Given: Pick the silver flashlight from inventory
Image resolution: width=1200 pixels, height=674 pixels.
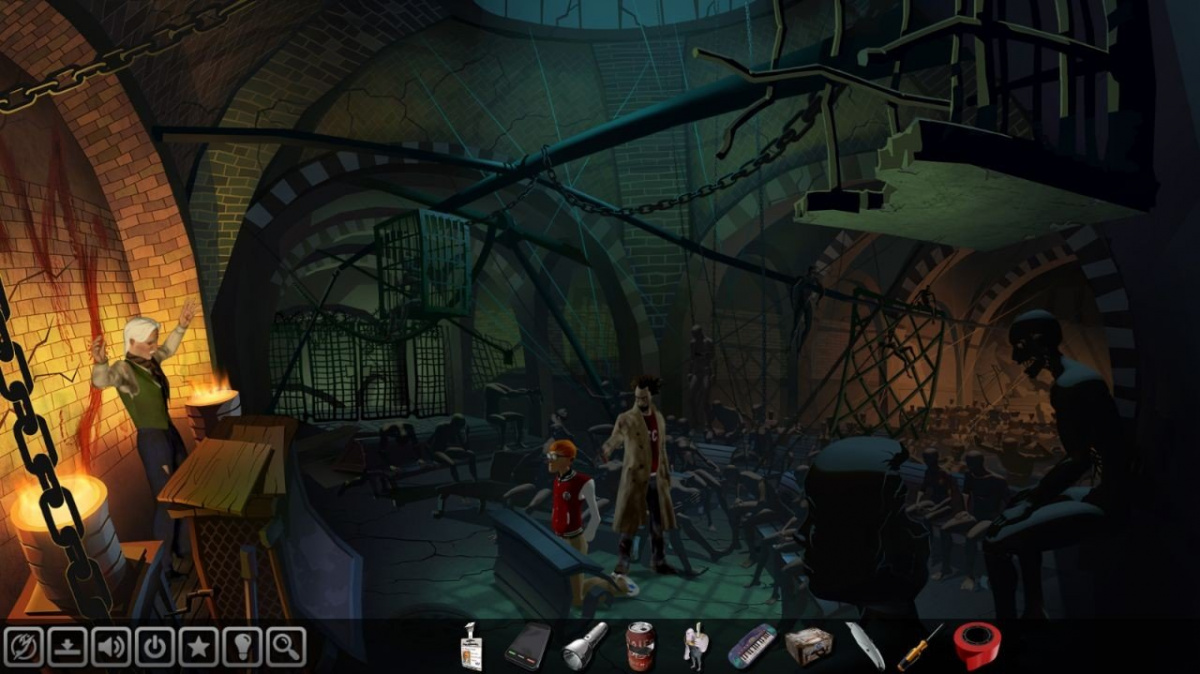Looking at the screenshot, I should [584, 646].
